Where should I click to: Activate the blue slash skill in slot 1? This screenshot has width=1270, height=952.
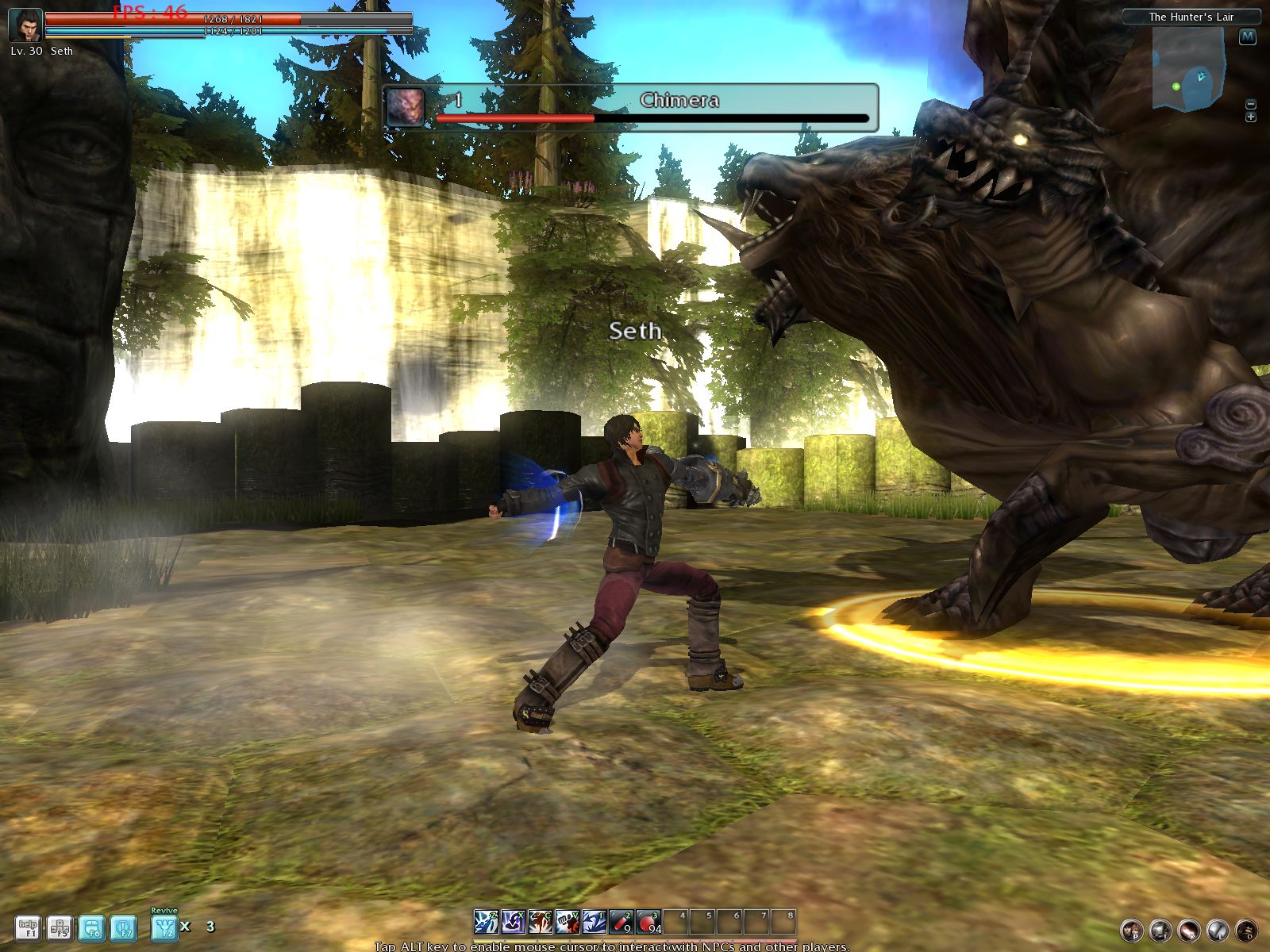point(594,922)
